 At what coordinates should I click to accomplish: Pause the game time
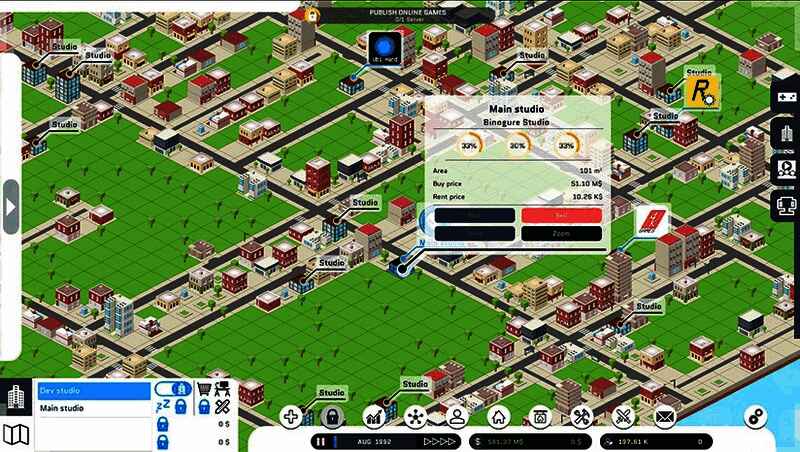321,441
